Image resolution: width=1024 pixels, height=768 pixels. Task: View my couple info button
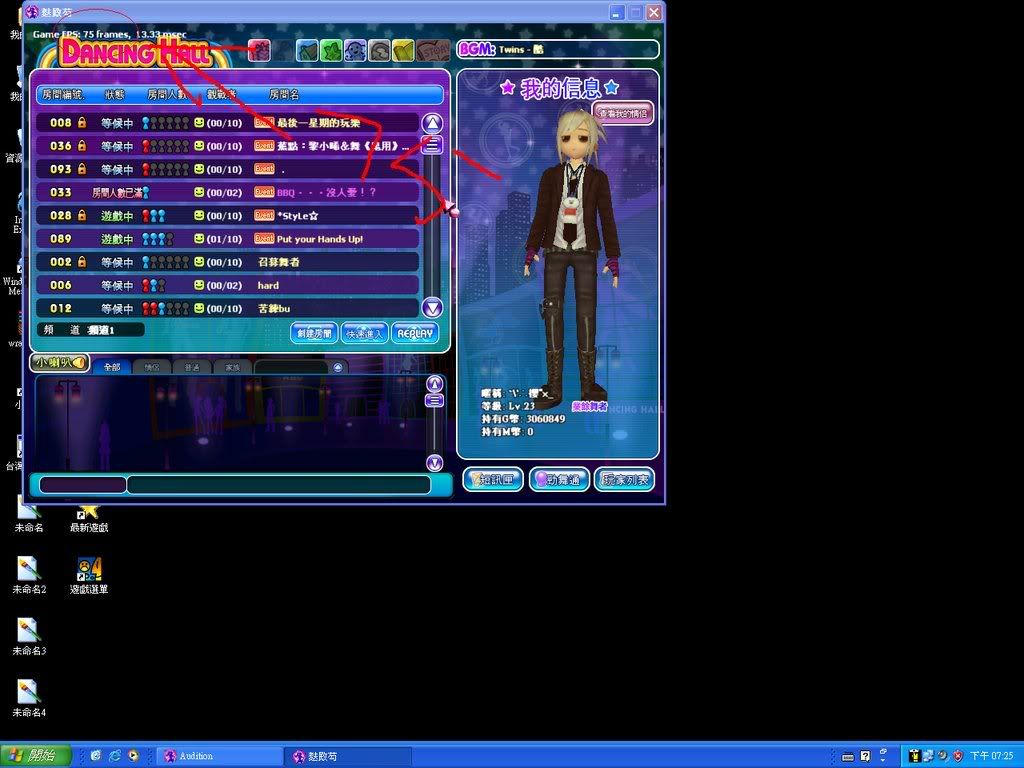pos(623,113)
